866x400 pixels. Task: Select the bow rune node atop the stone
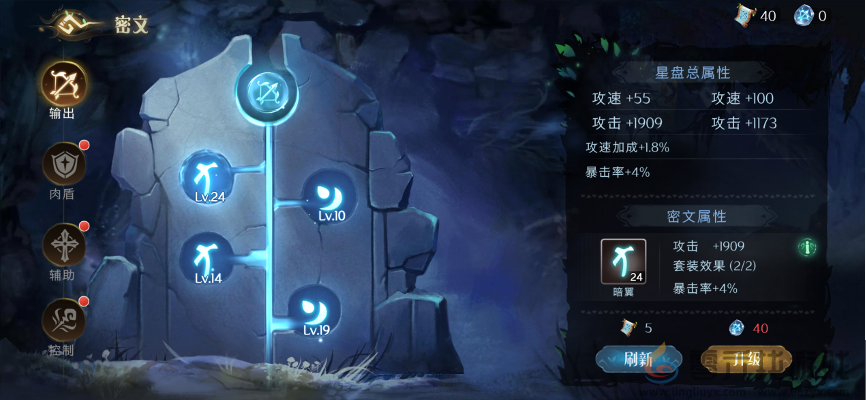(267, 93)
